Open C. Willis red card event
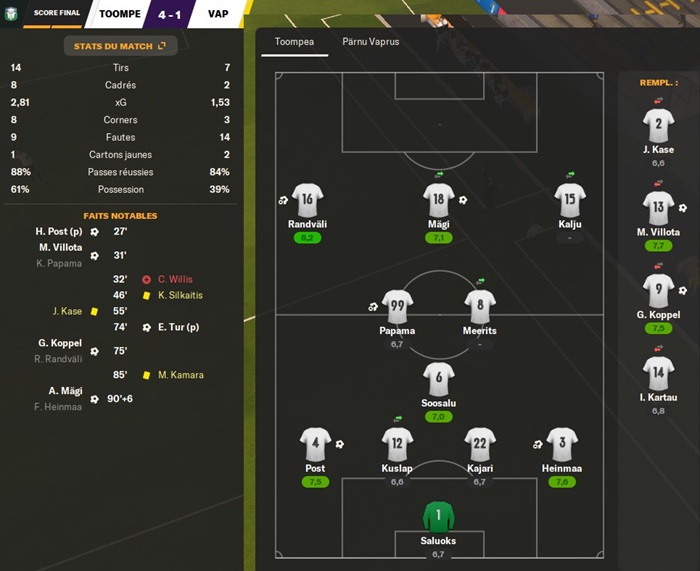The width and height of the screenshot is (700, 571). (x=174, y=279)
